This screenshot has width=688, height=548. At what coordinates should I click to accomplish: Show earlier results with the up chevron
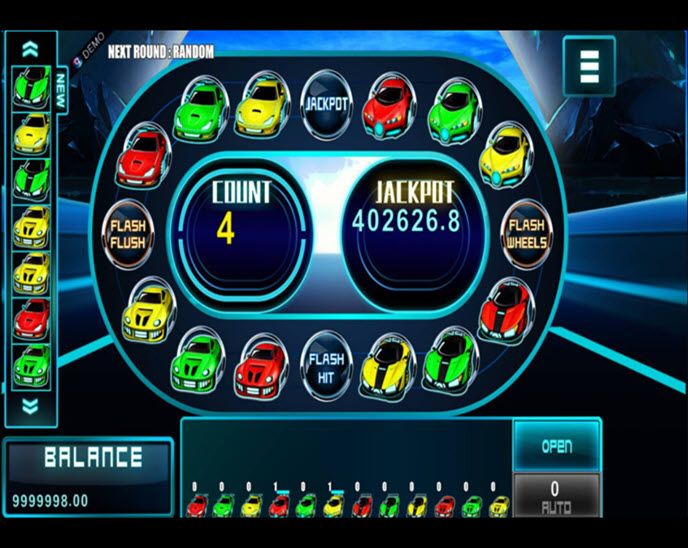30,48
